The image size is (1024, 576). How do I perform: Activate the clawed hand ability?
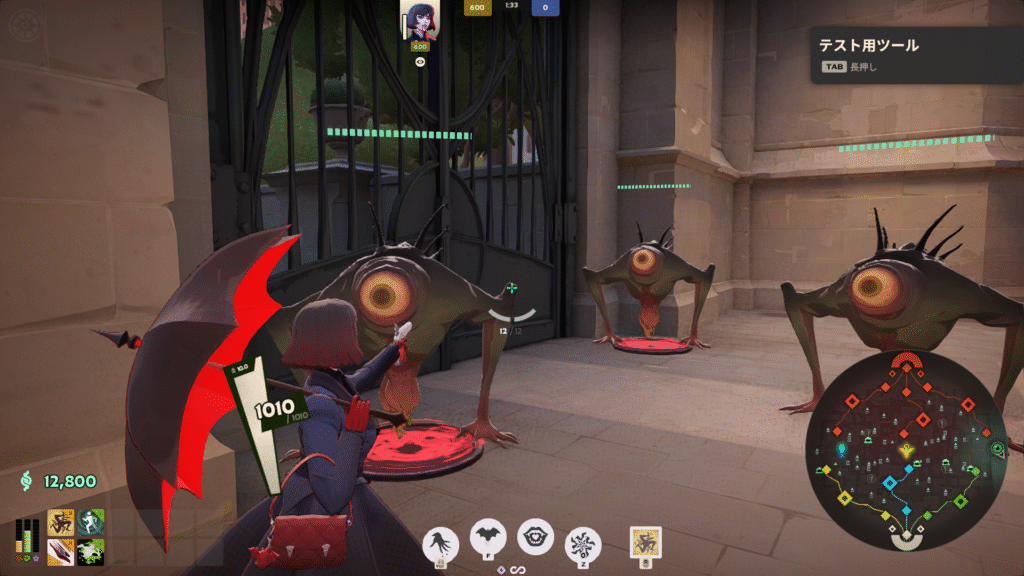(x=441, y=542)
